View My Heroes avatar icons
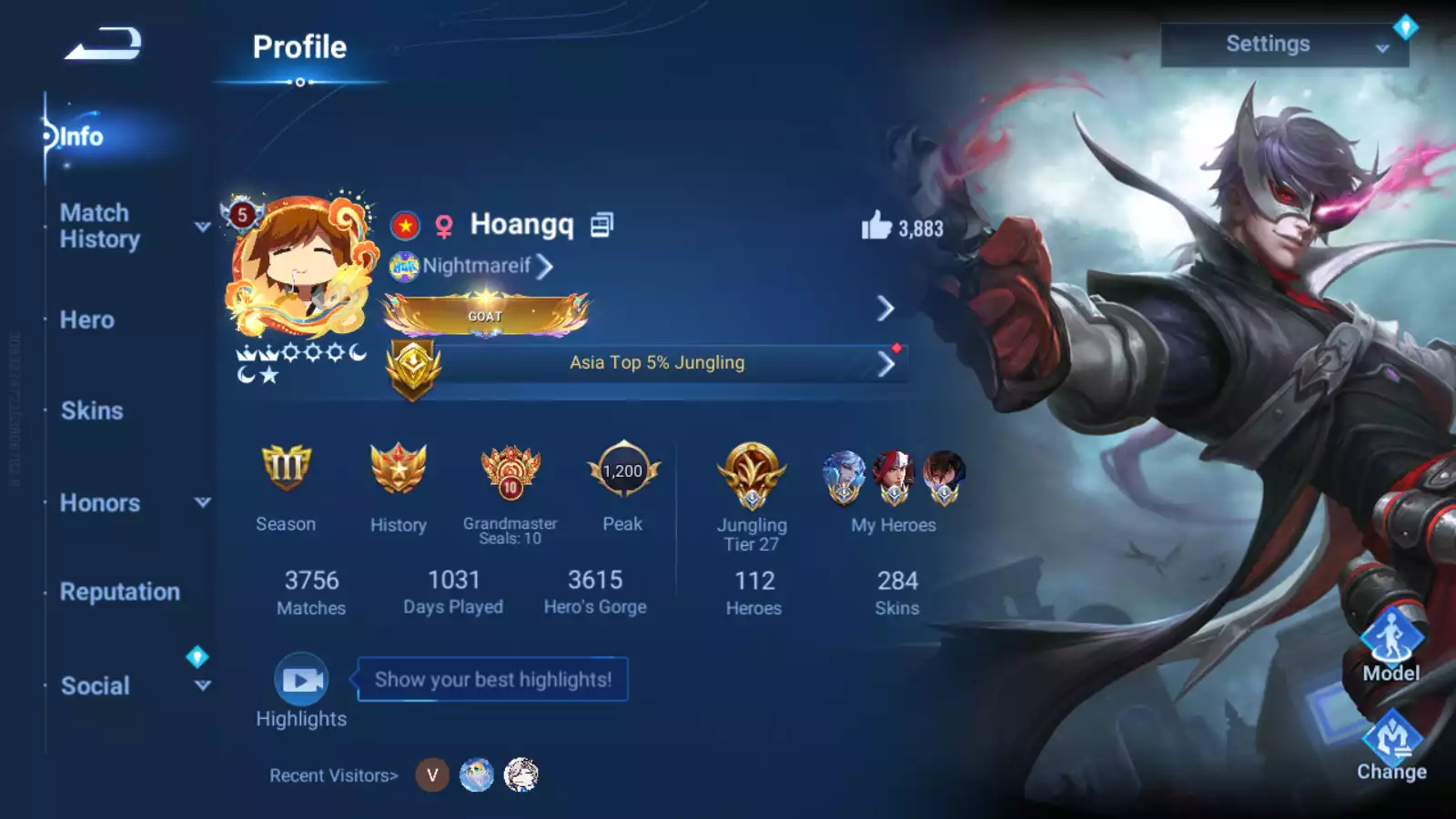 [893, 478]
